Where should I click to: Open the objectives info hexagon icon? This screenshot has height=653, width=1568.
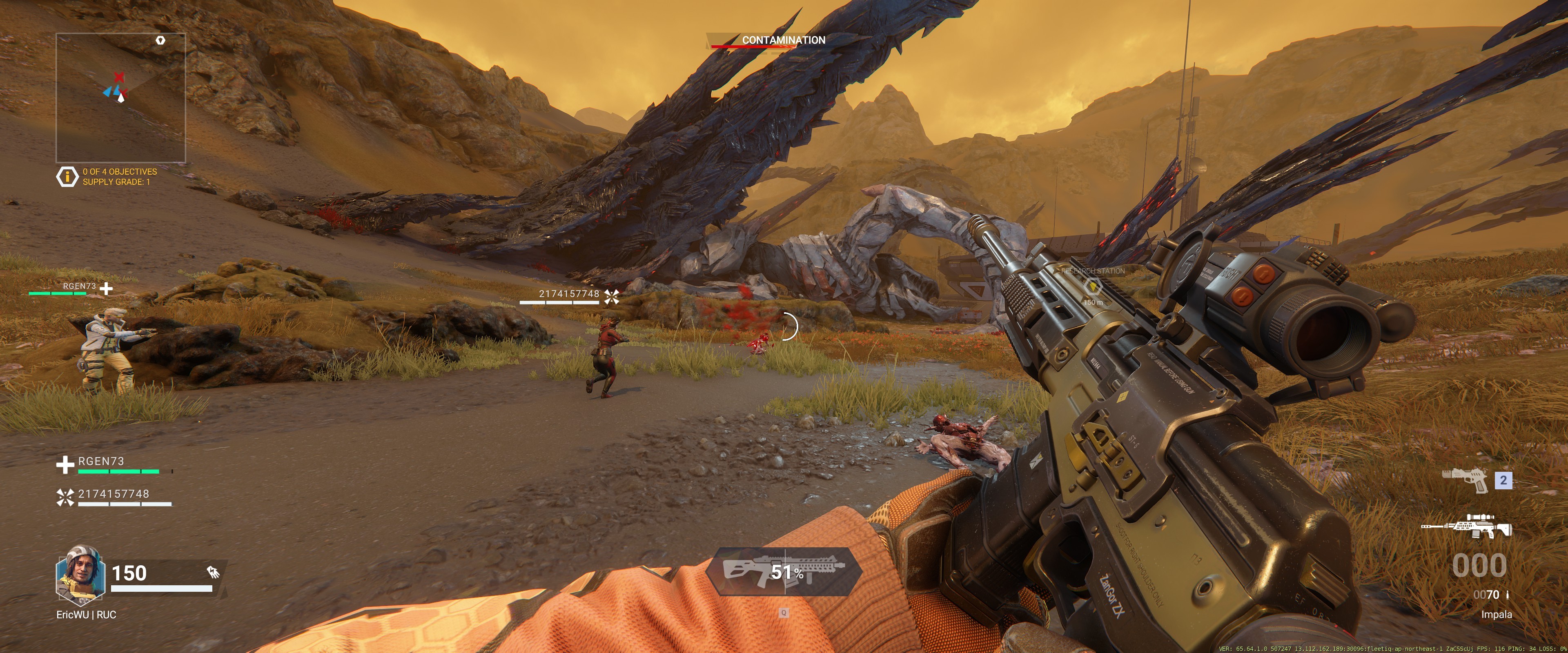click(x=67, y=176)
